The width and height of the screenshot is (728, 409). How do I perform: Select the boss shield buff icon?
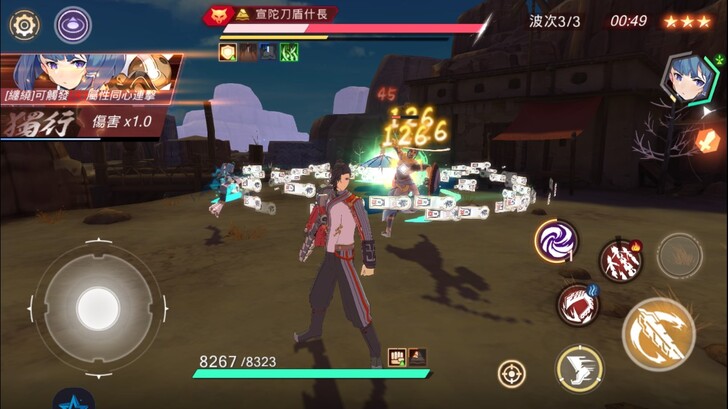228,51
